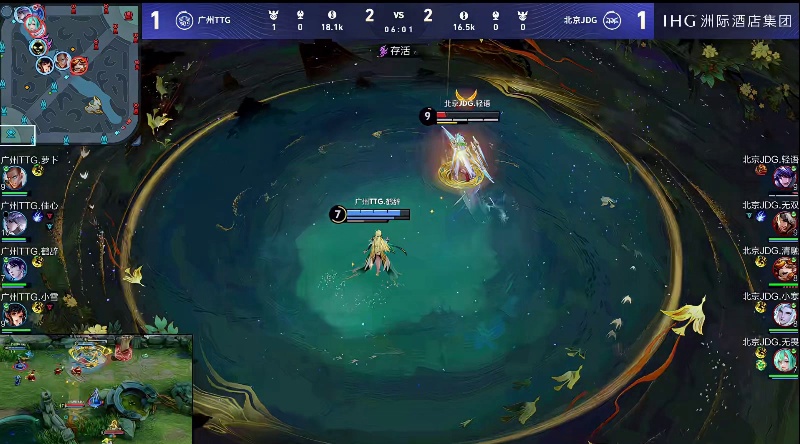The image size is (800, 444).
Task: Select player 广州TTG.小雪 portrait
Action: tap(13, 313)
